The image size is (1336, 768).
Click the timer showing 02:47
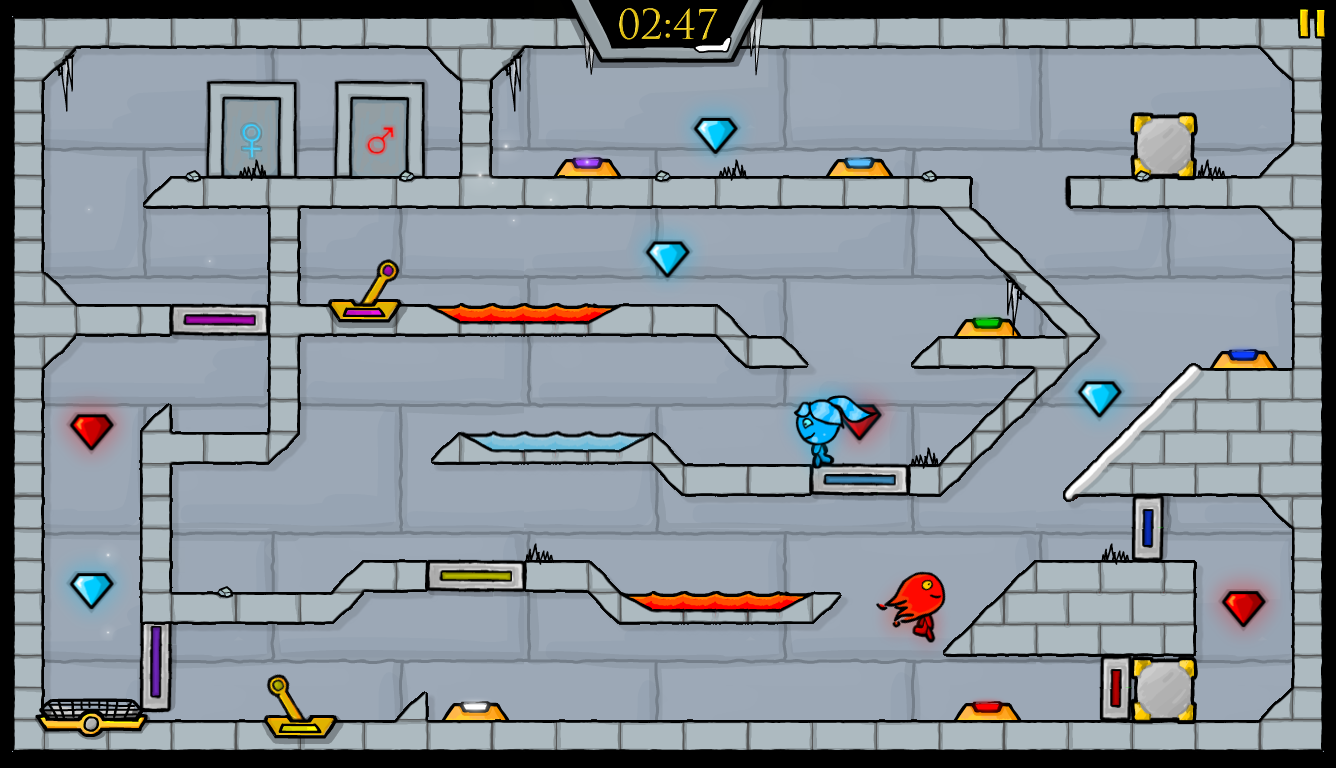(668, 21)
